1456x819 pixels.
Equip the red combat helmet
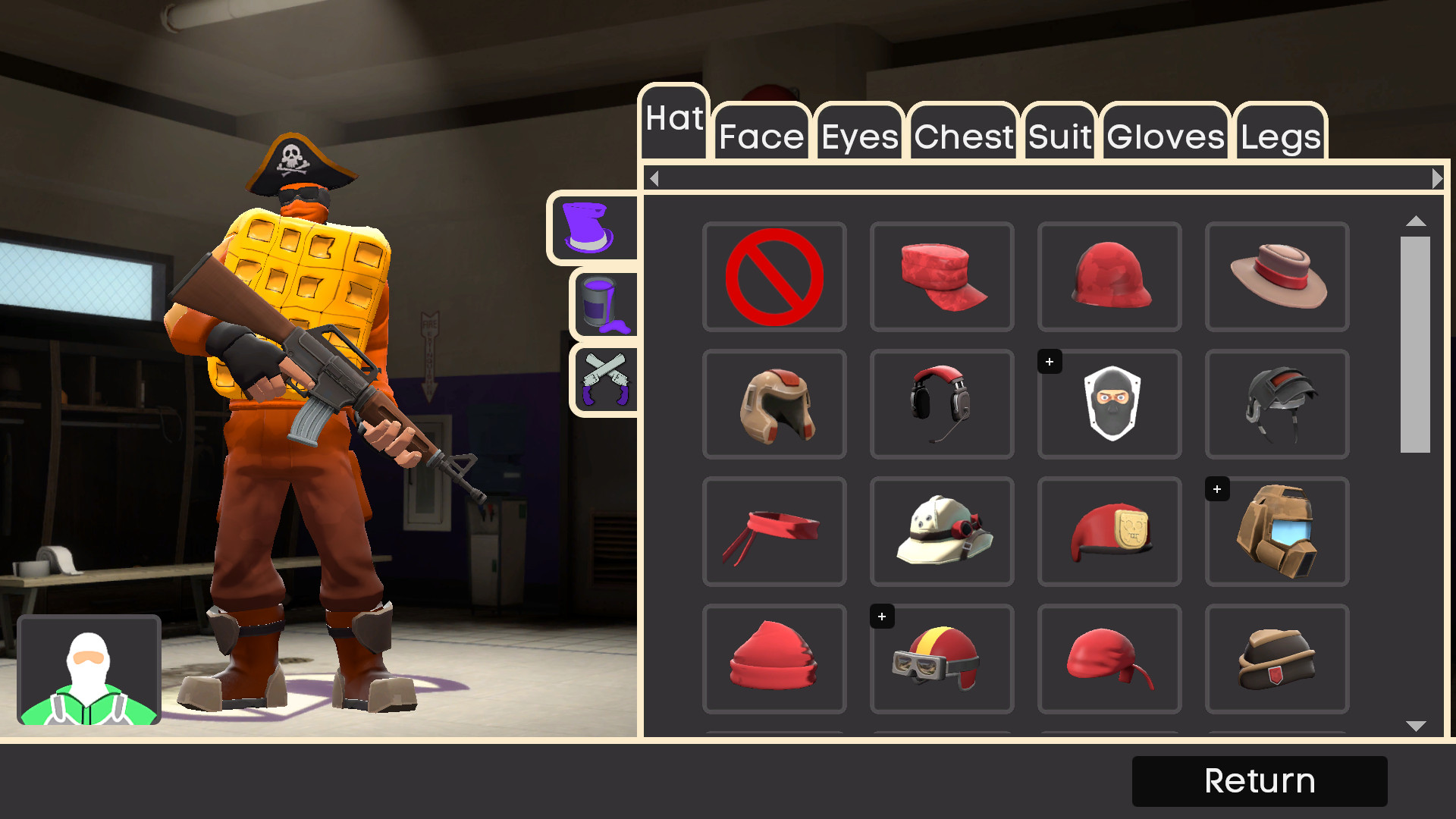click(x=1109, y=277)
